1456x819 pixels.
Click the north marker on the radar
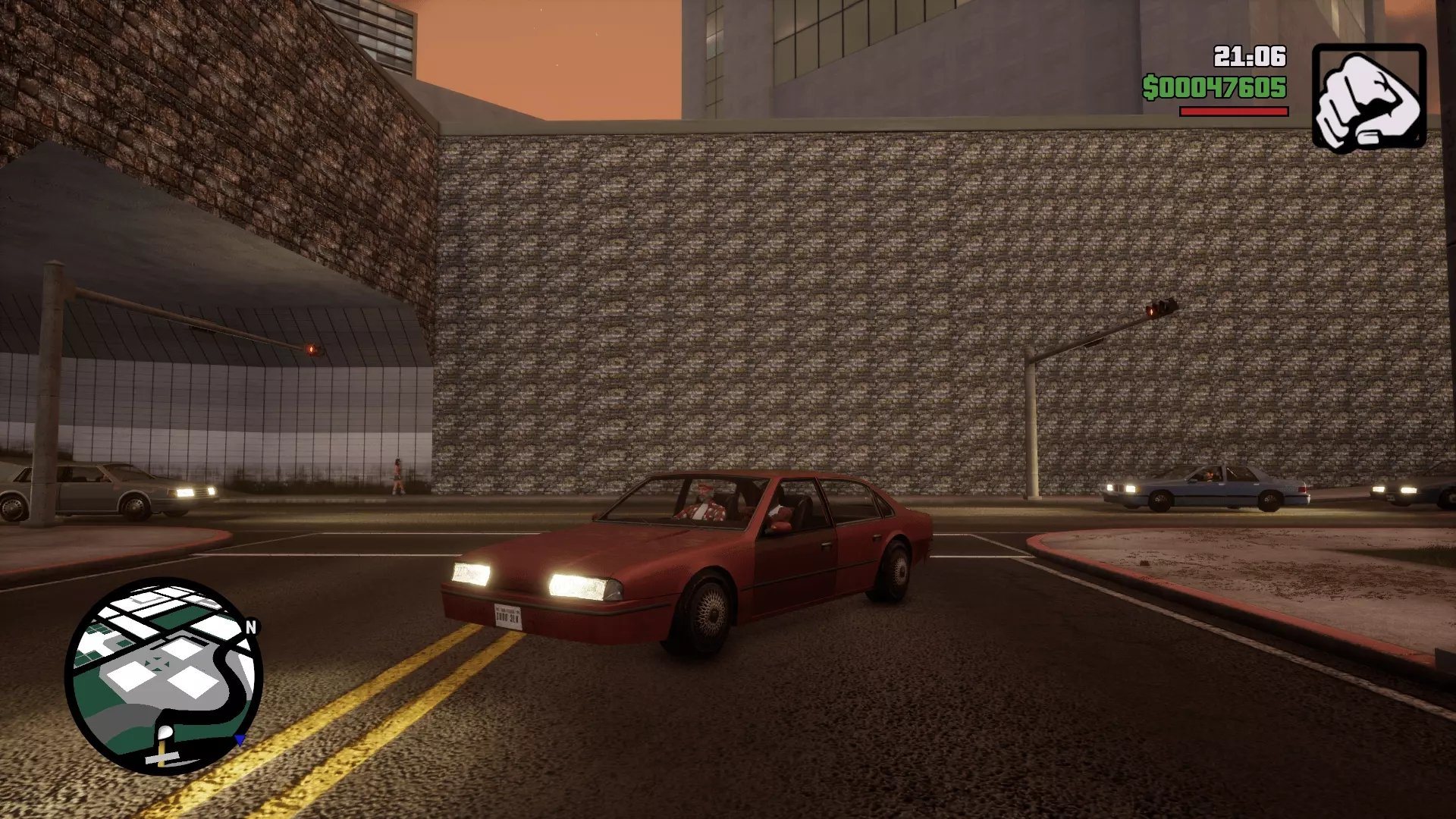252,627
